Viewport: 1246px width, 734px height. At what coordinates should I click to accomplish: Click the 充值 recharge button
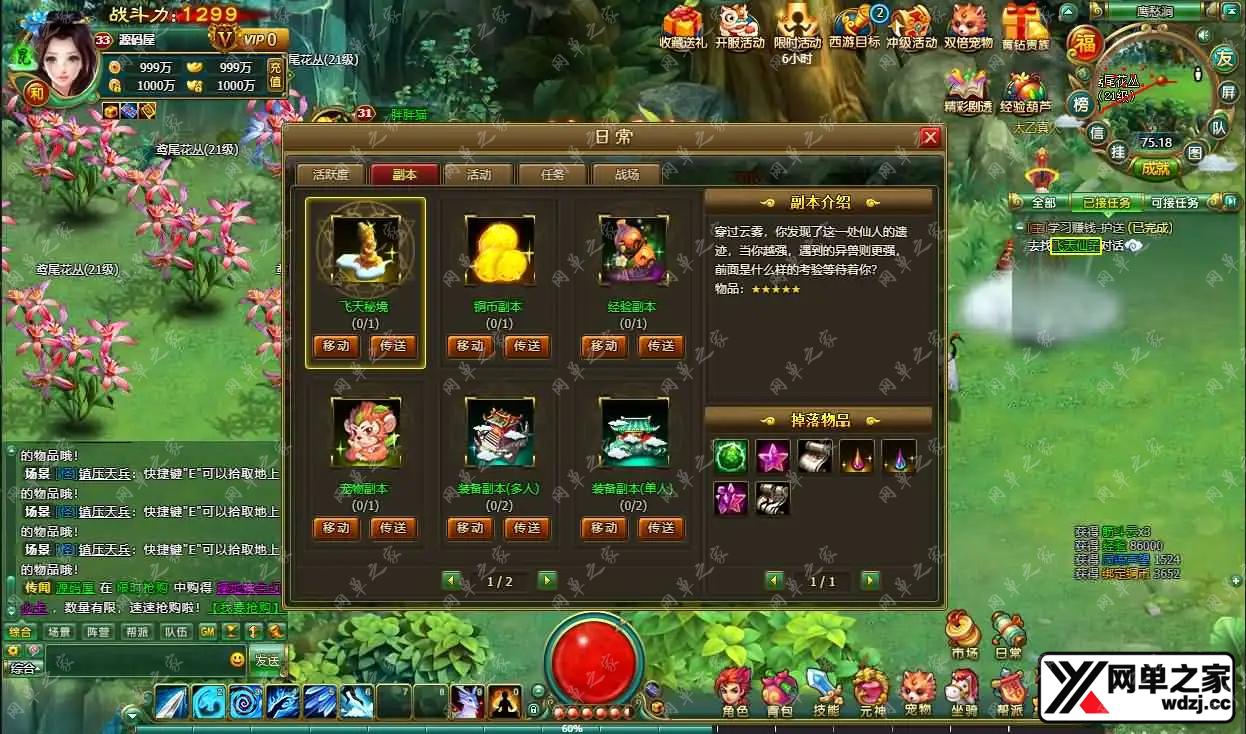275,75
